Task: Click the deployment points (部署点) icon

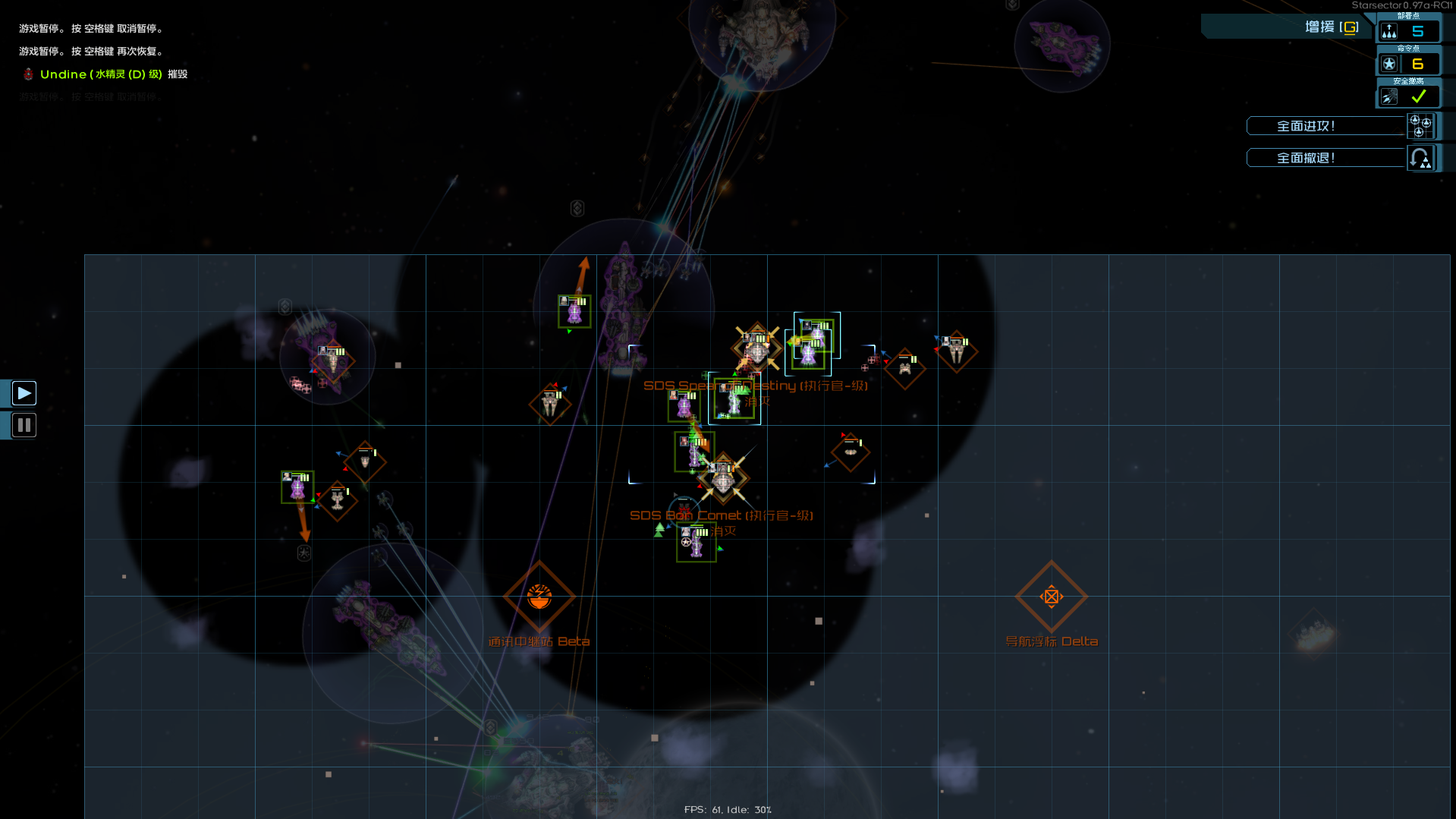Action: (1390, 30)
